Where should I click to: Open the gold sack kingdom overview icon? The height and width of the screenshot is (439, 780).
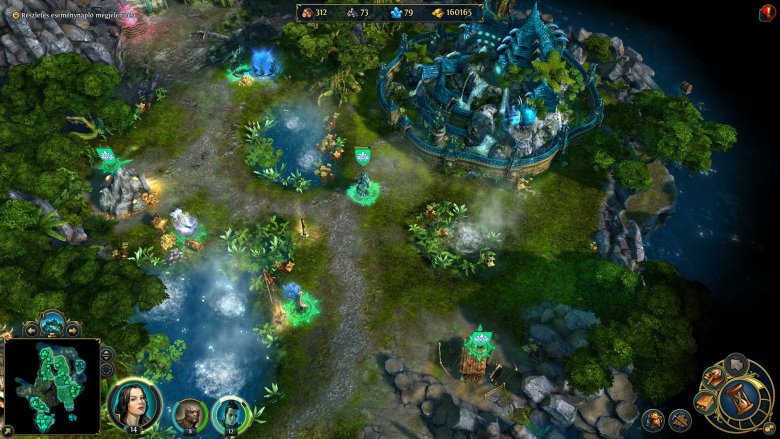coord(652,419)
